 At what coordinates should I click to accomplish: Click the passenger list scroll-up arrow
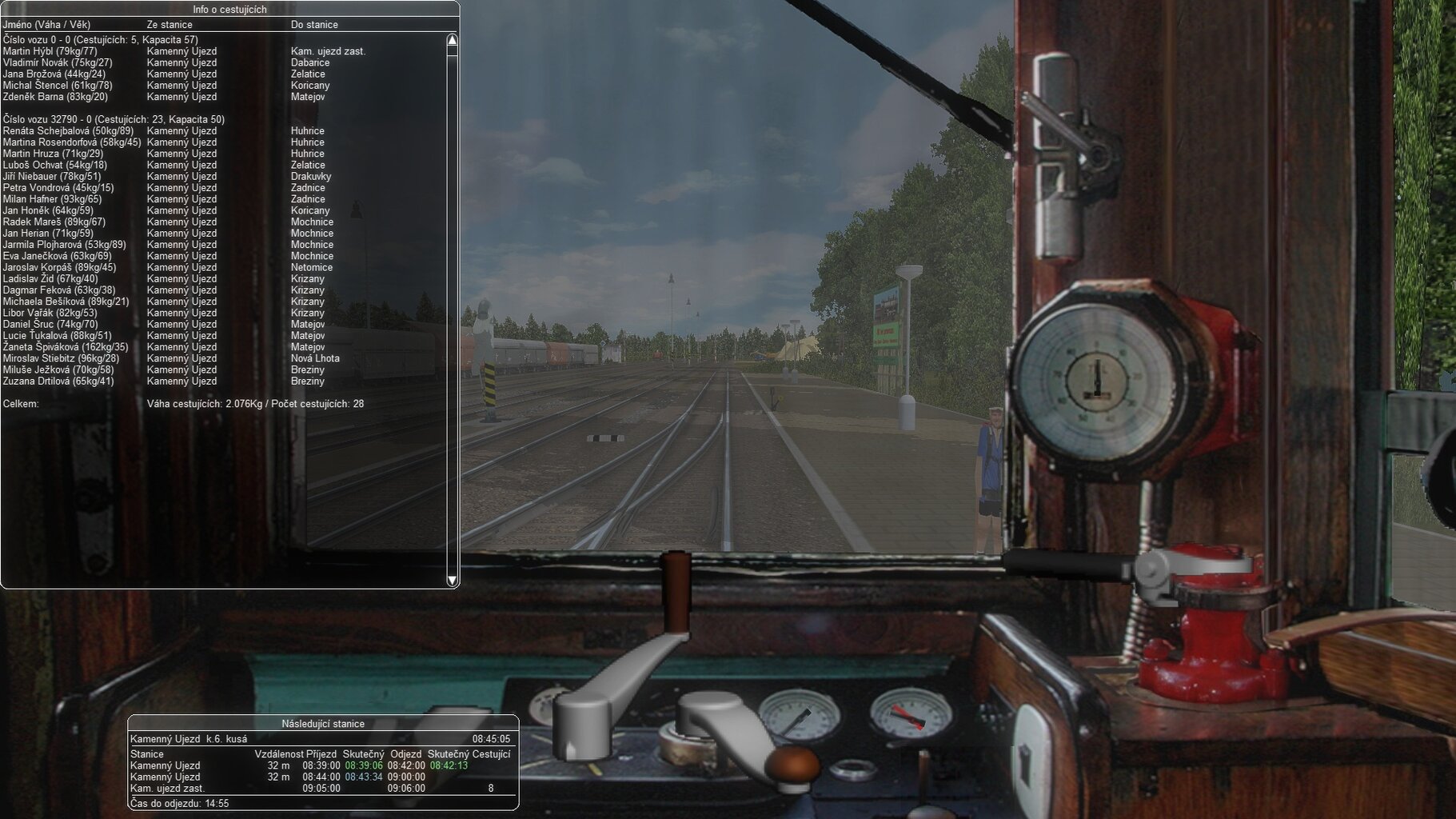452,40
